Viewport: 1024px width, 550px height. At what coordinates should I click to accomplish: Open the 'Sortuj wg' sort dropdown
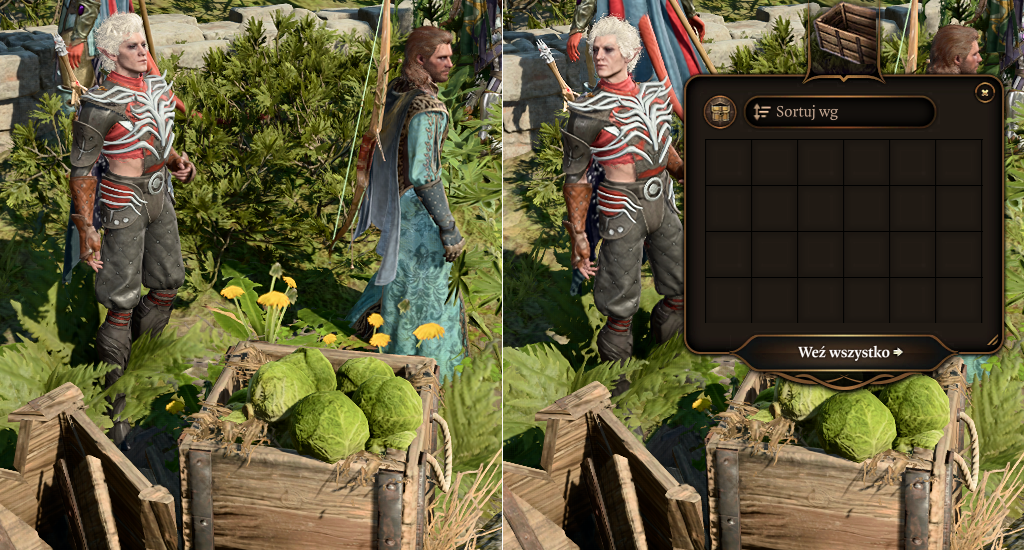(839, 112)
